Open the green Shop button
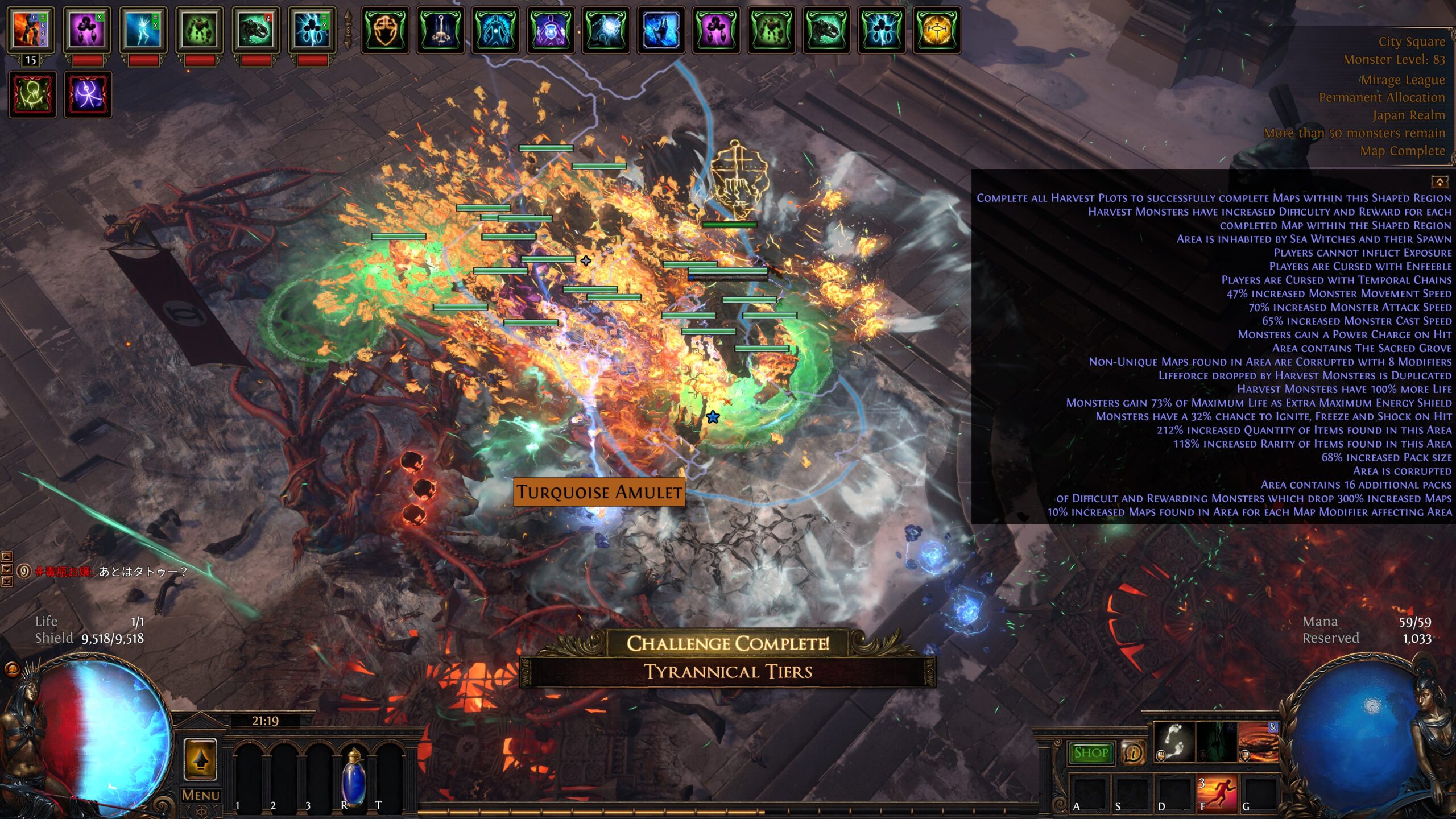This screenshot has height=819, width=1456. point(1090,752)
